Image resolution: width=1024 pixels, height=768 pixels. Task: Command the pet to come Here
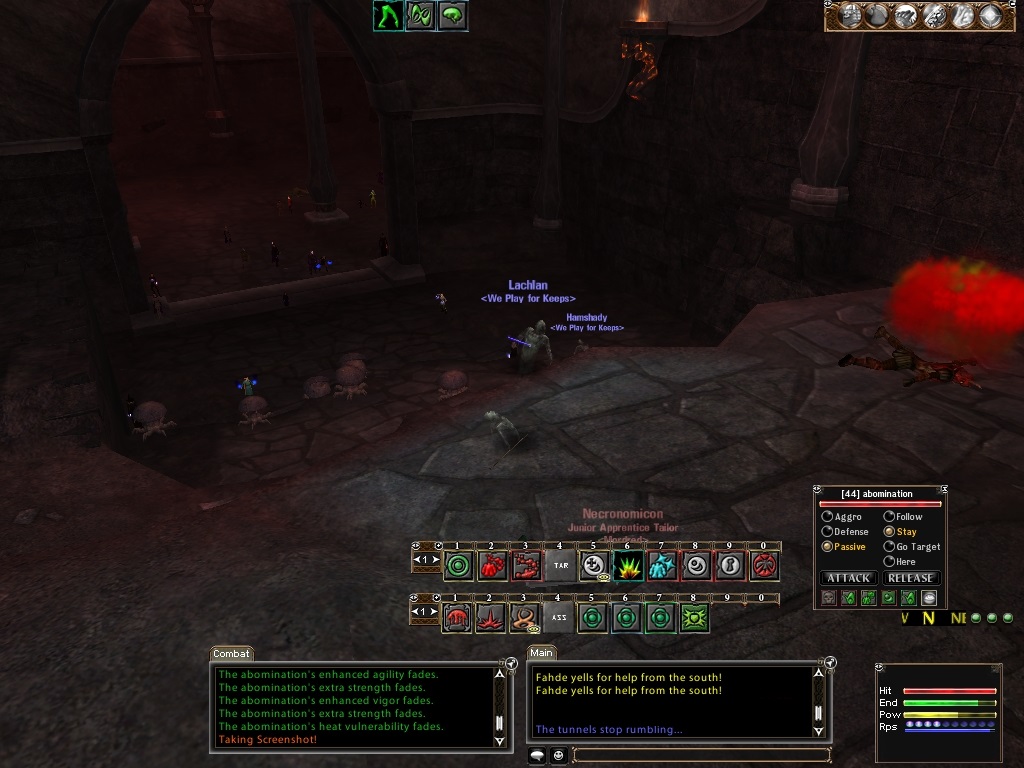point(889,562)
